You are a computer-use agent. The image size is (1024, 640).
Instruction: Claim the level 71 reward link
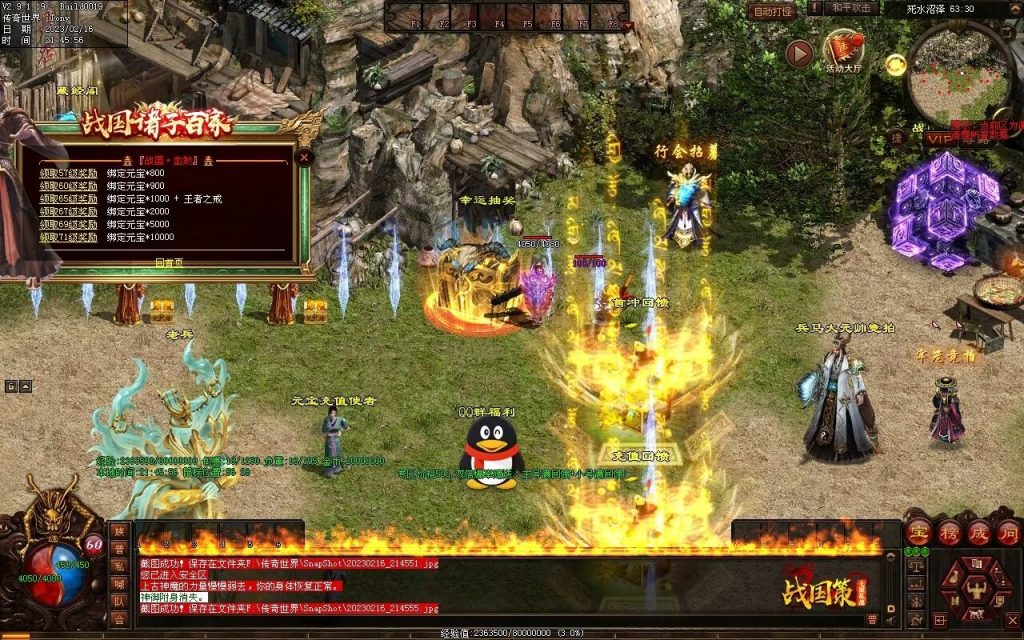[69, 237]
